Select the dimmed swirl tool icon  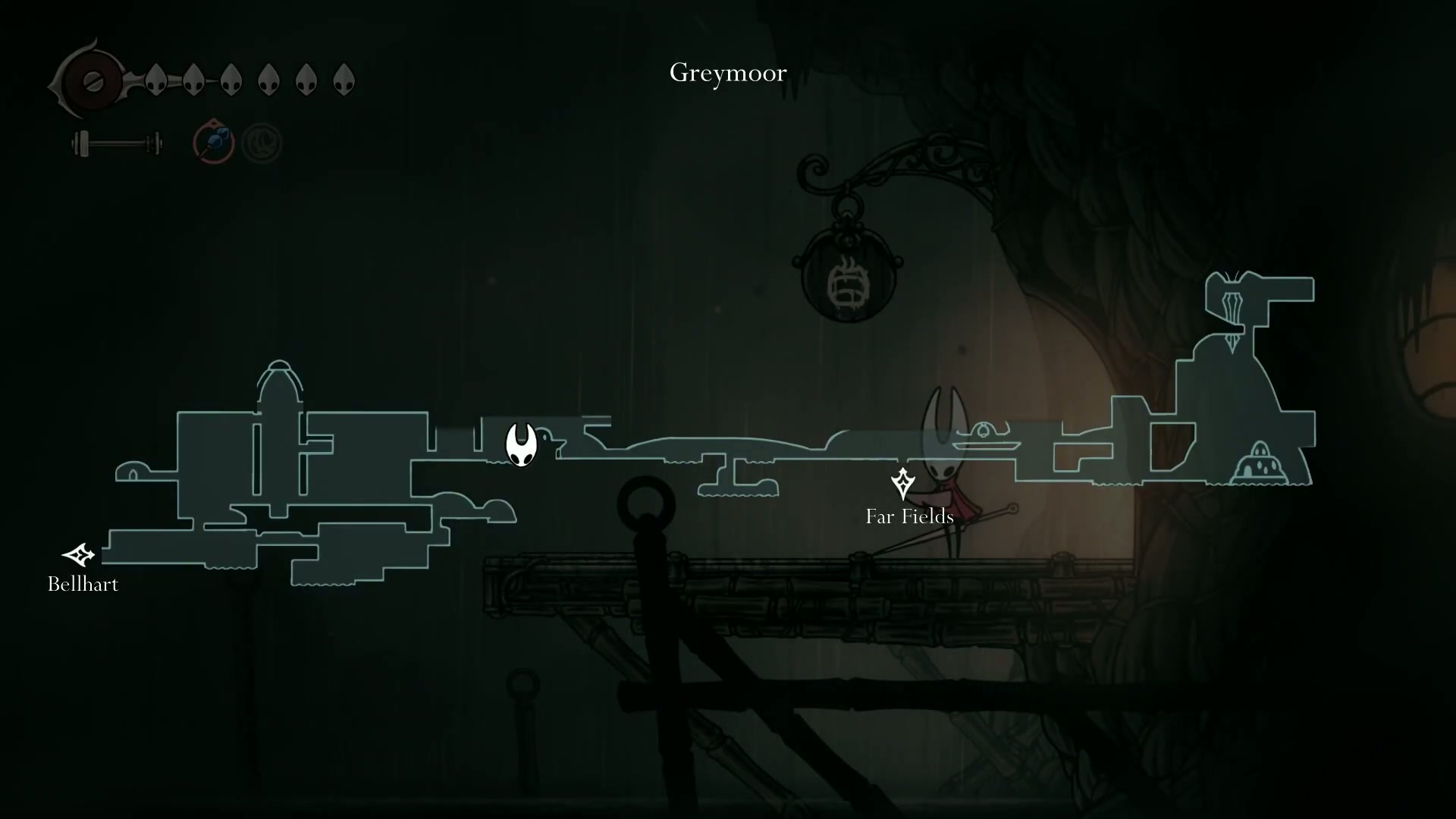(x=262, y=143)
